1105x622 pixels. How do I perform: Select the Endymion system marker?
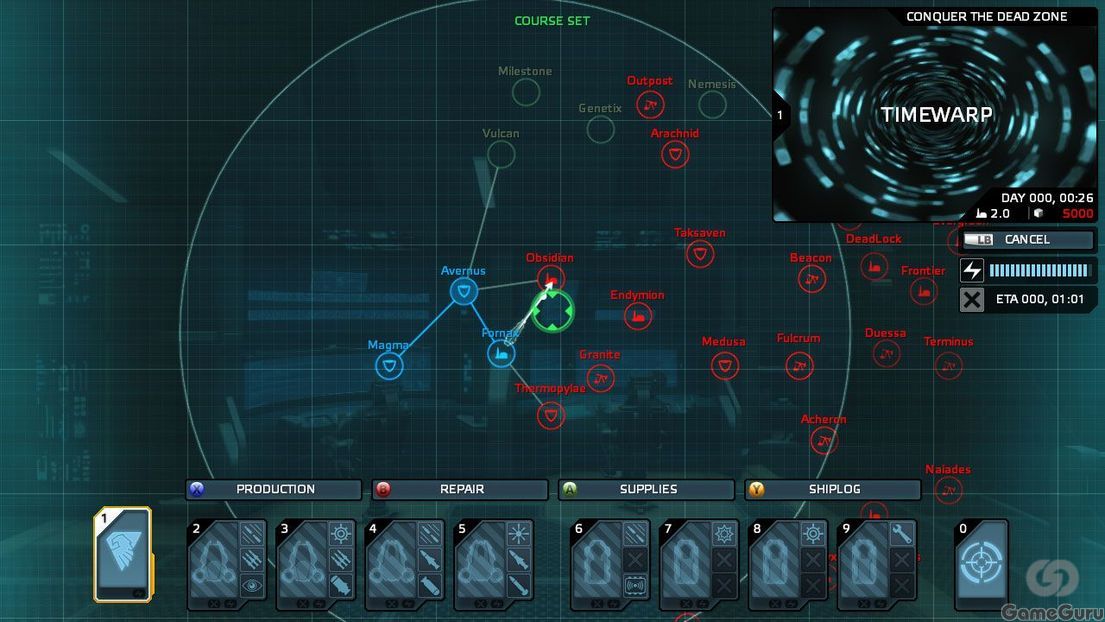[637, 316]
